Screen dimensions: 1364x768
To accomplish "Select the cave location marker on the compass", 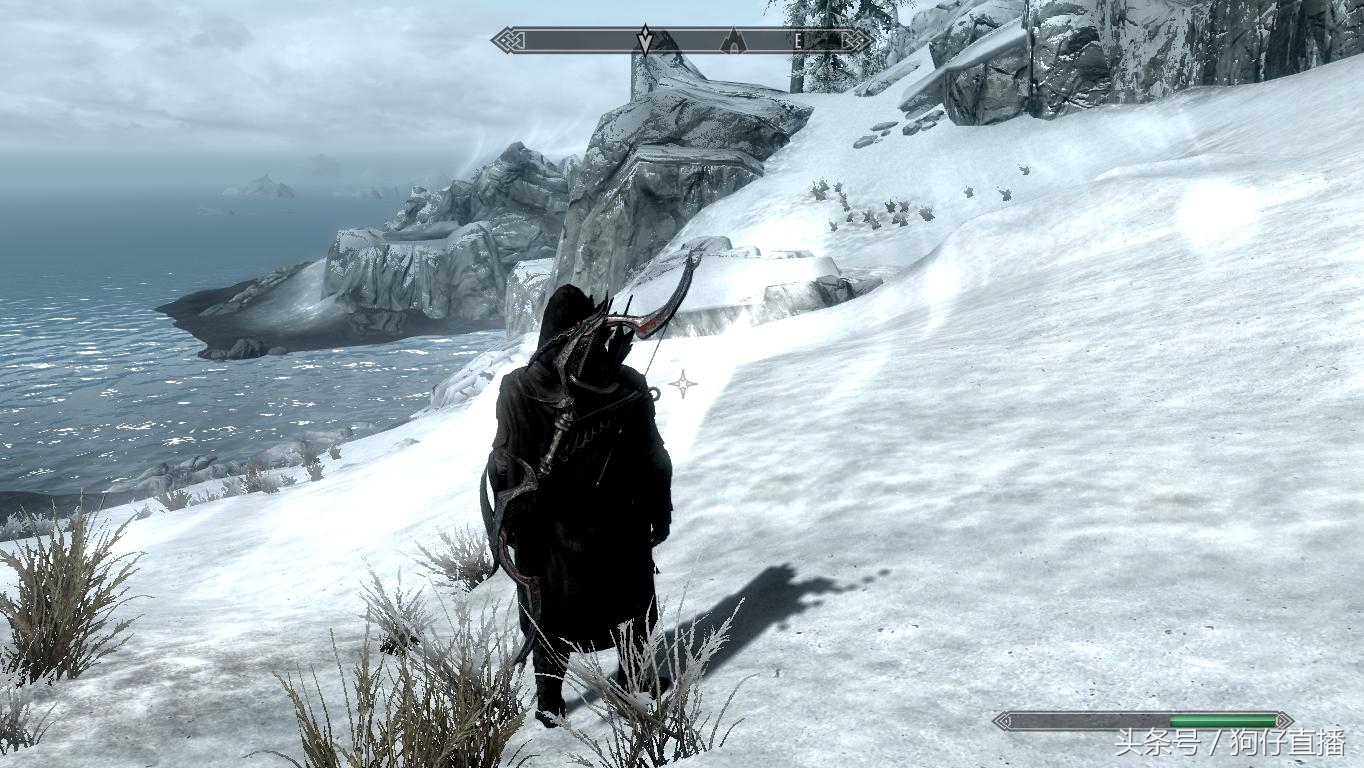I will pyautogui.click(x=733, y=41).
